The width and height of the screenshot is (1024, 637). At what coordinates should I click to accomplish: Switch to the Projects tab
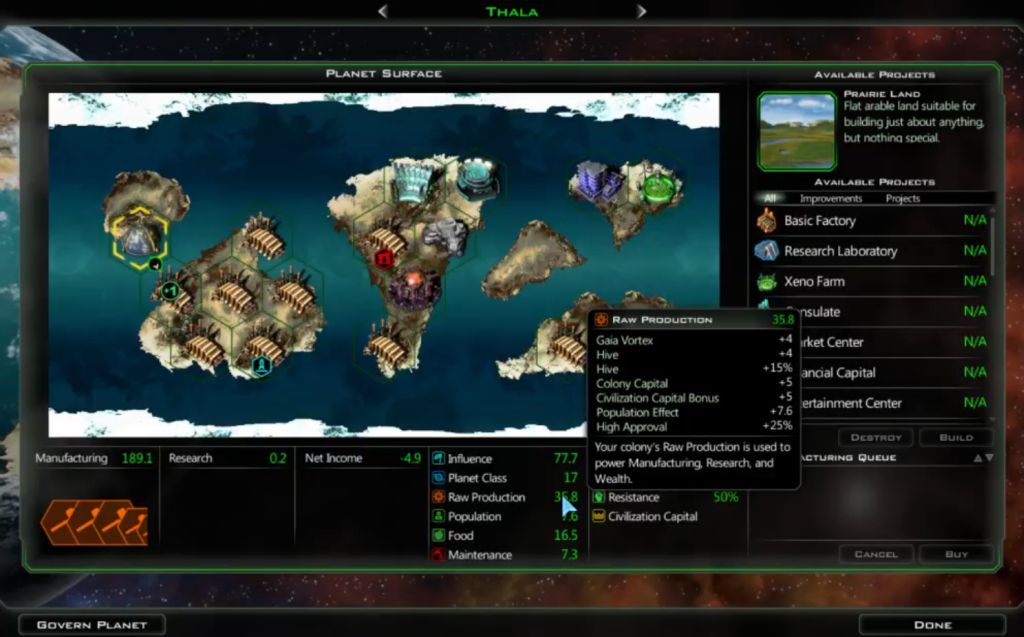[903, 198]
